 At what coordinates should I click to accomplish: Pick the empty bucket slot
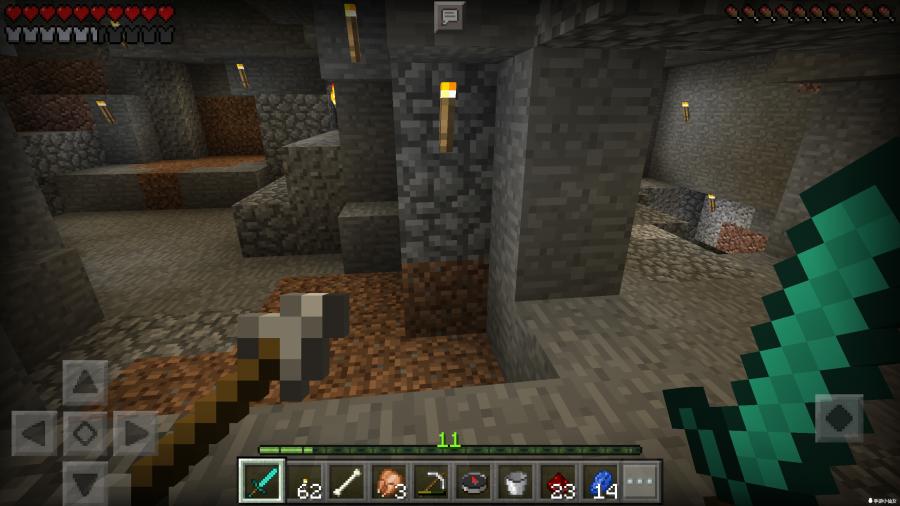[x=515, y=481]
